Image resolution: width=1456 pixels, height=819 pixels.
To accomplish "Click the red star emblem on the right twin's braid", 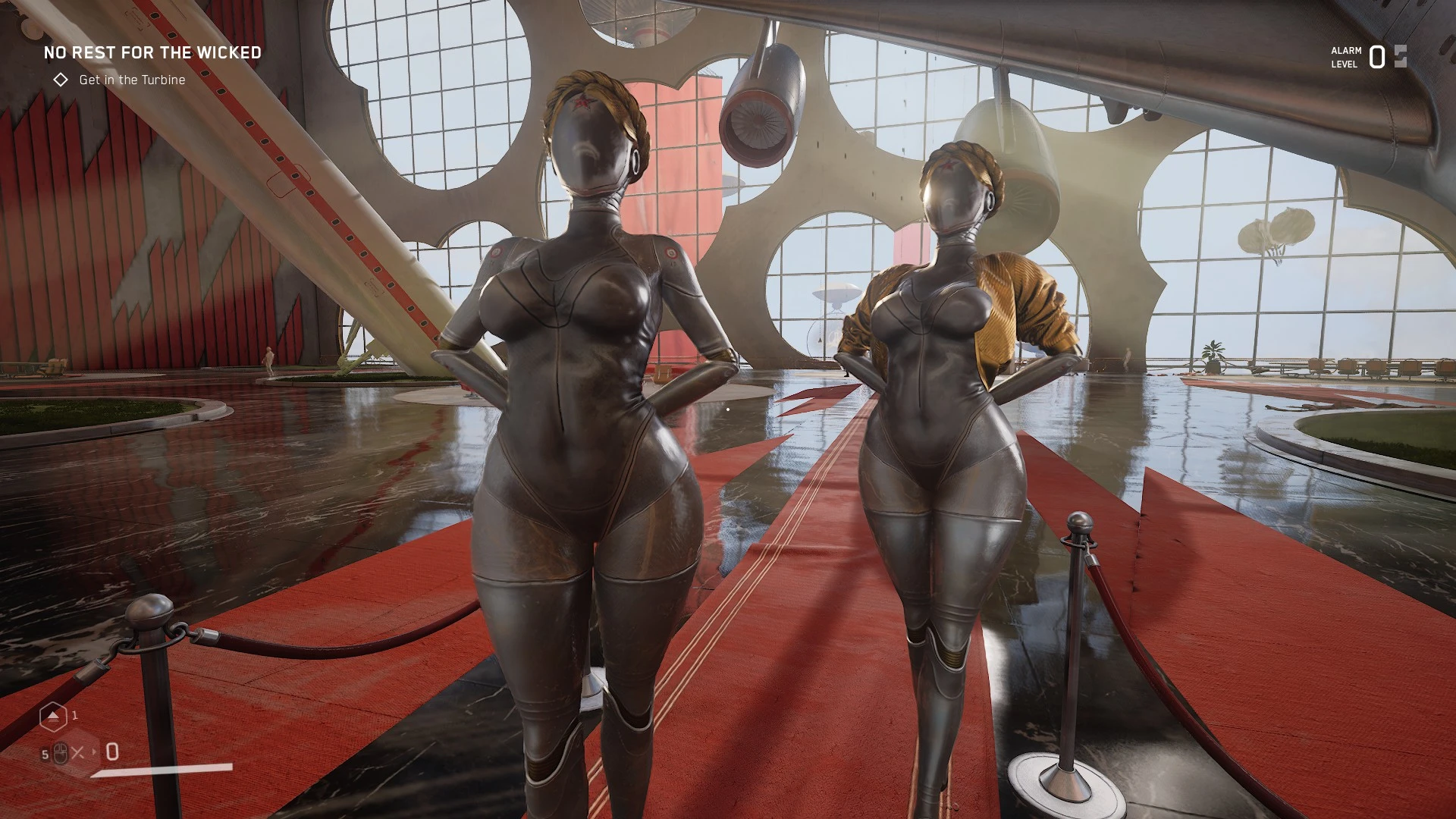I will tap(948, 165).
